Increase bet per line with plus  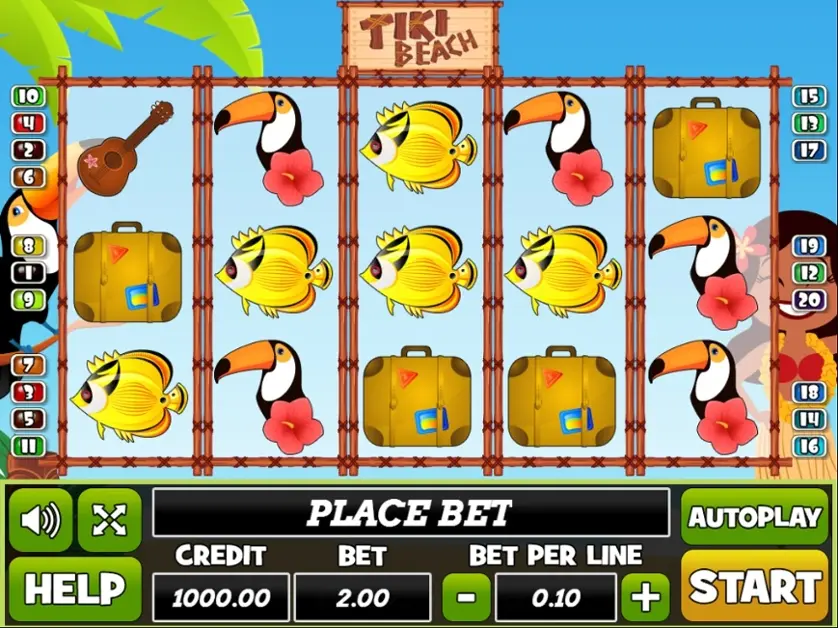645,598
